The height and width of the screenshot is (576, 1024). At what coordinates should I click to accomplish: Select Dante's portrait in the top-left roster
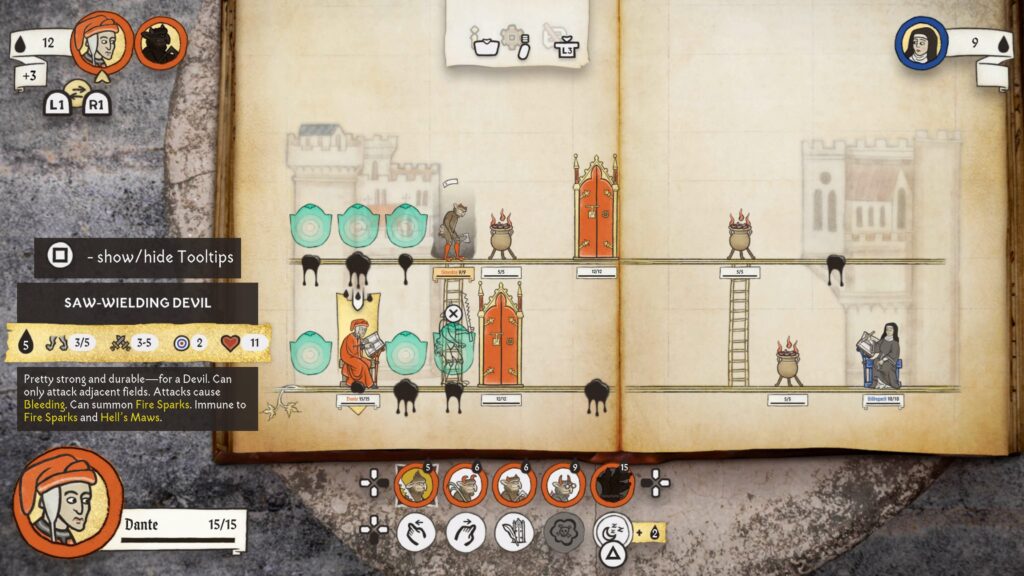(103, 41)
